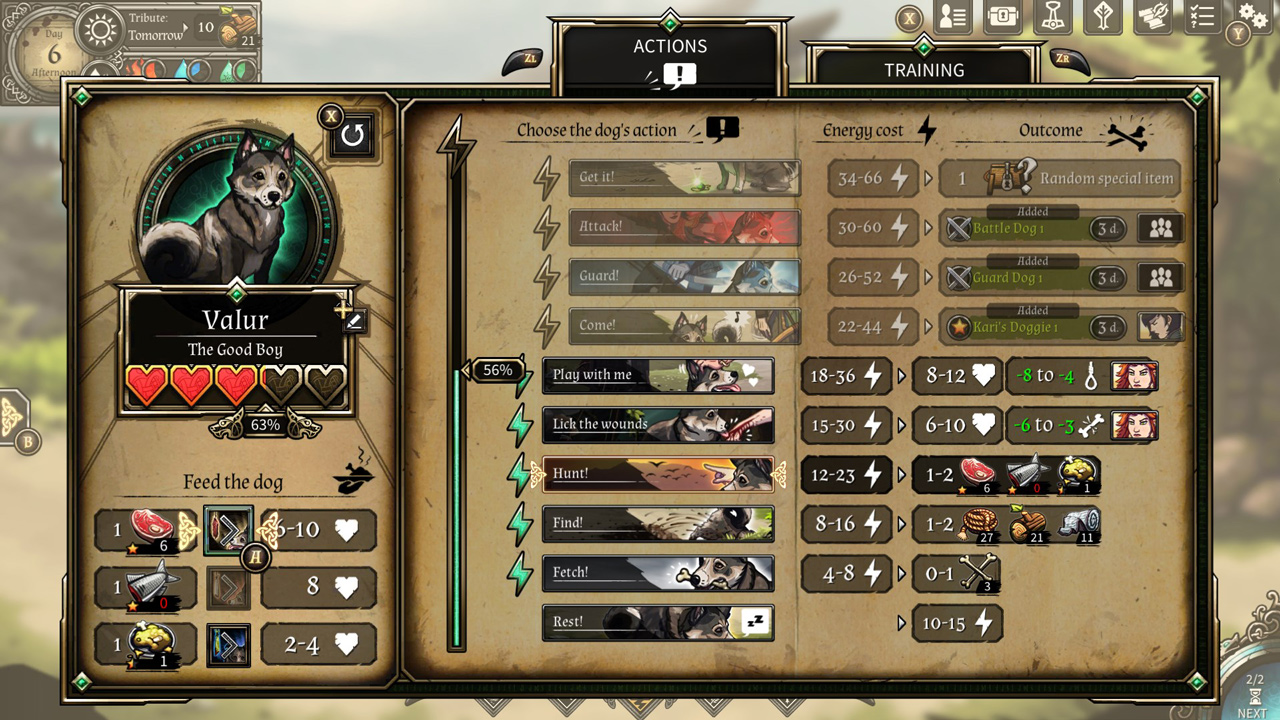
Task: Open the inventory chest icon
Action: 1001,17
